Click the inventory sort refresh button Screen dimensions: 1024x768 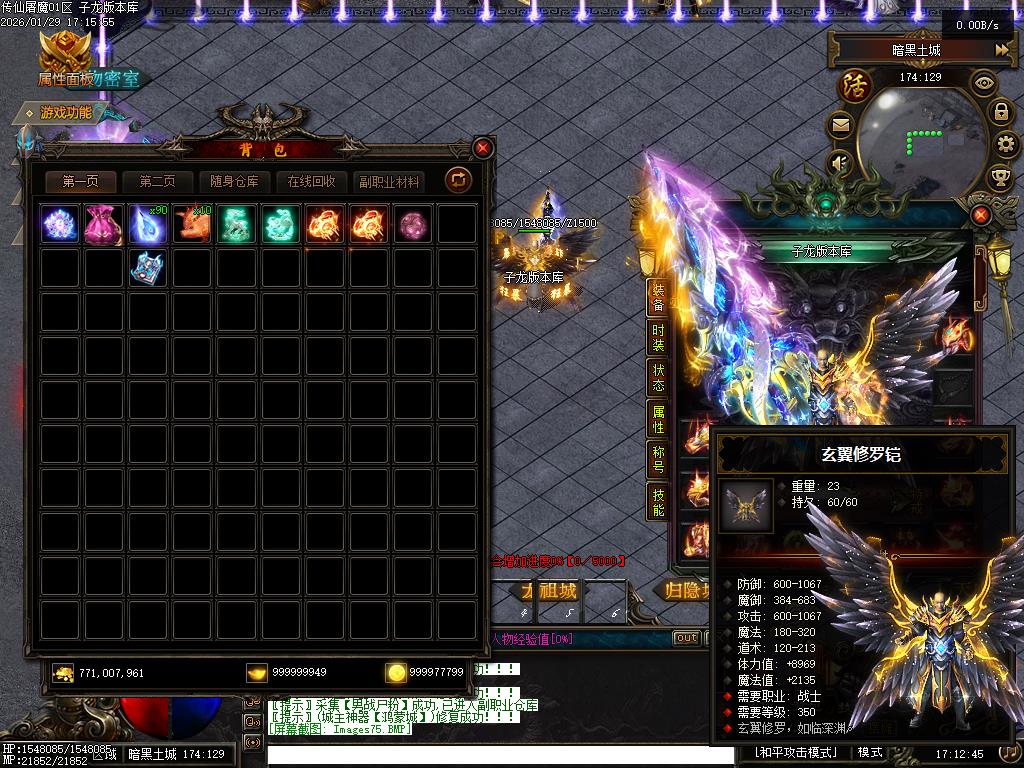[x=459, y=180]
